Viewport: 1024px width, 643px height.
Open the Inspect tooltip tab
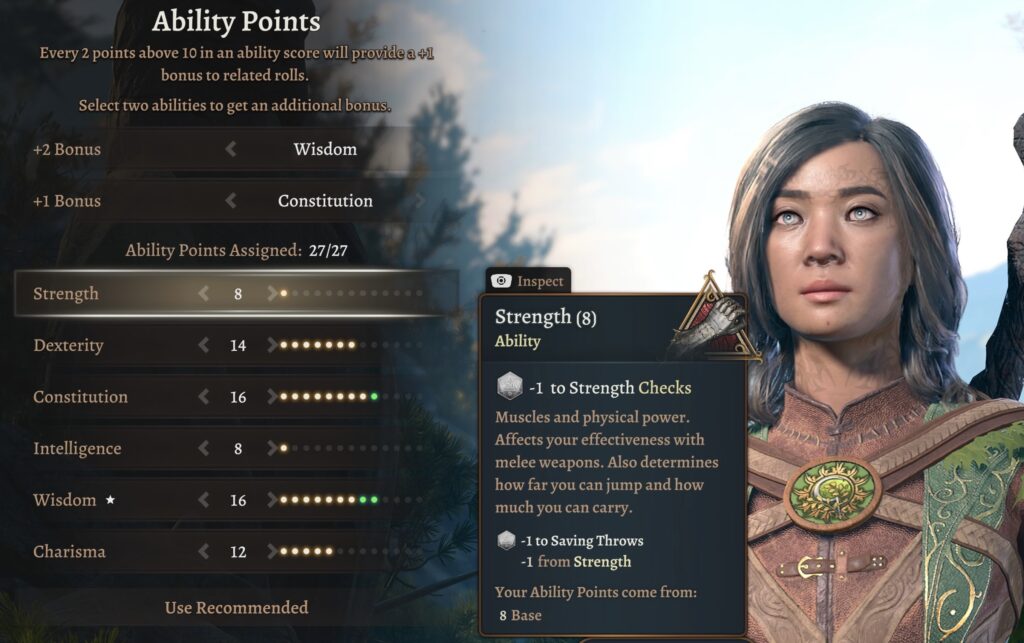[528, 281]
